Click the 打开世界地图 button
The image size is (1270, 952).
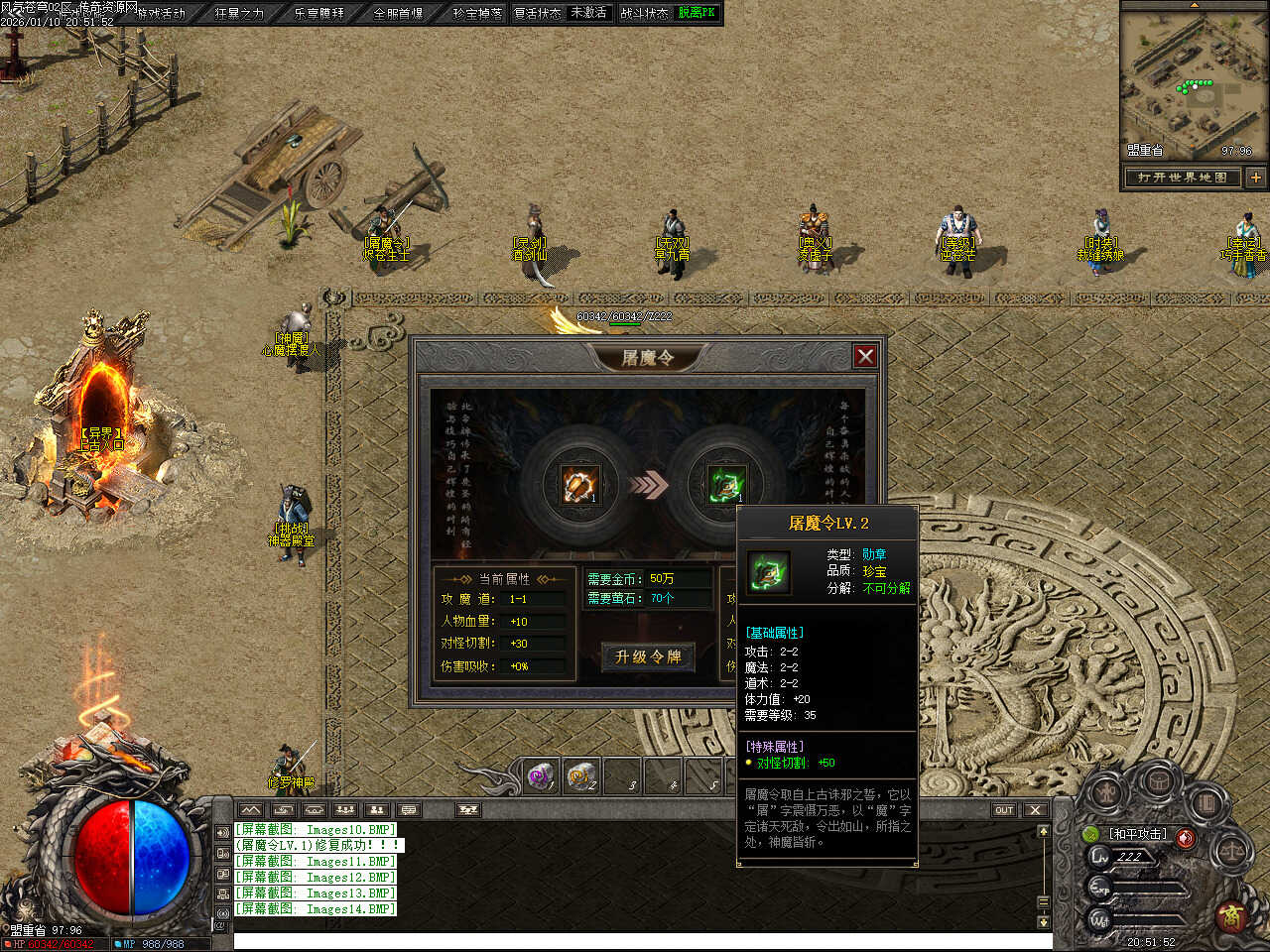click(1183, 178)
